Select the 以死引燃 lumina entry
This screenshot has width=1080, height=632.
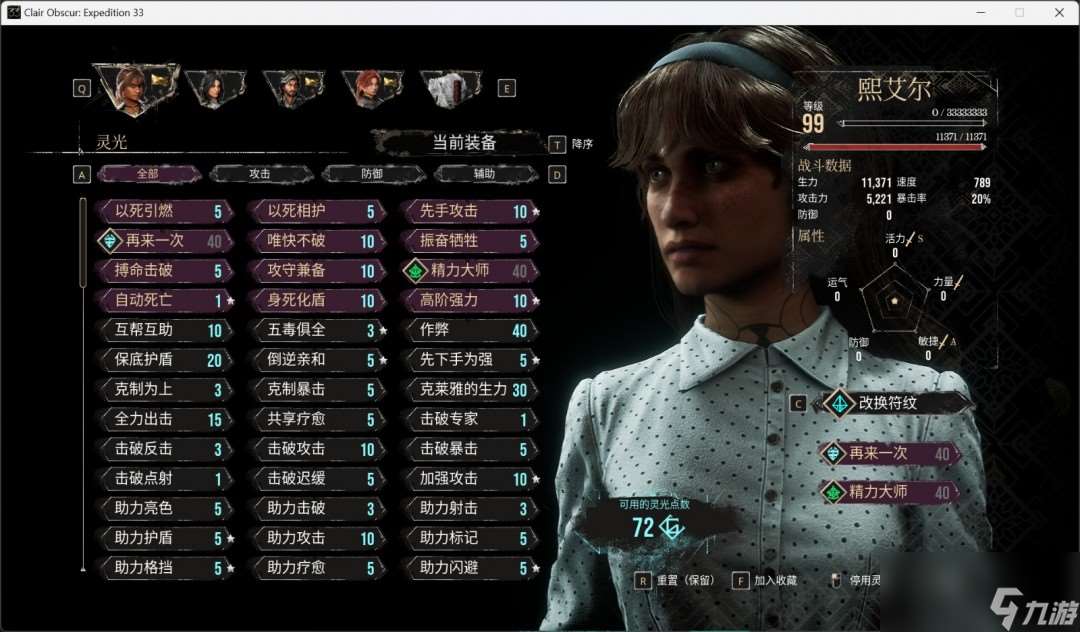coord(165,212)
